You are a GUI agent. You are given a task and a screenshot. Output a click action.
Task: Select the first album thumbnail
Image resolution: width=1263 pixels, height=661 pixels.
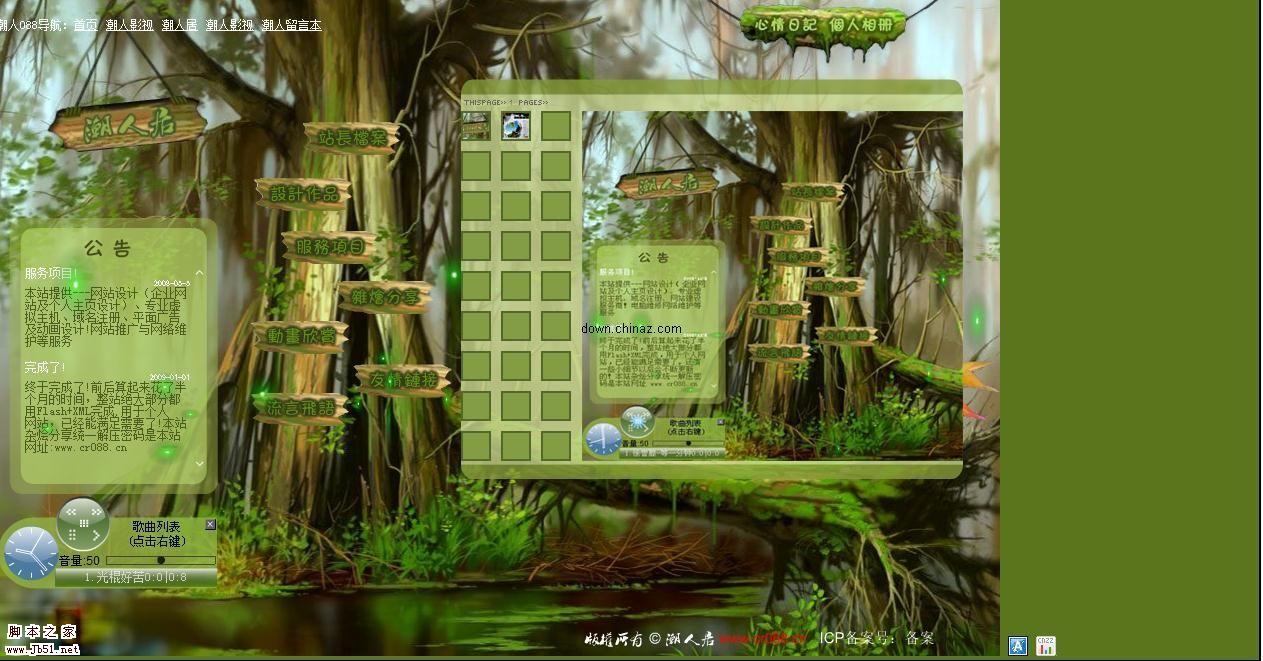coord(476,126)
